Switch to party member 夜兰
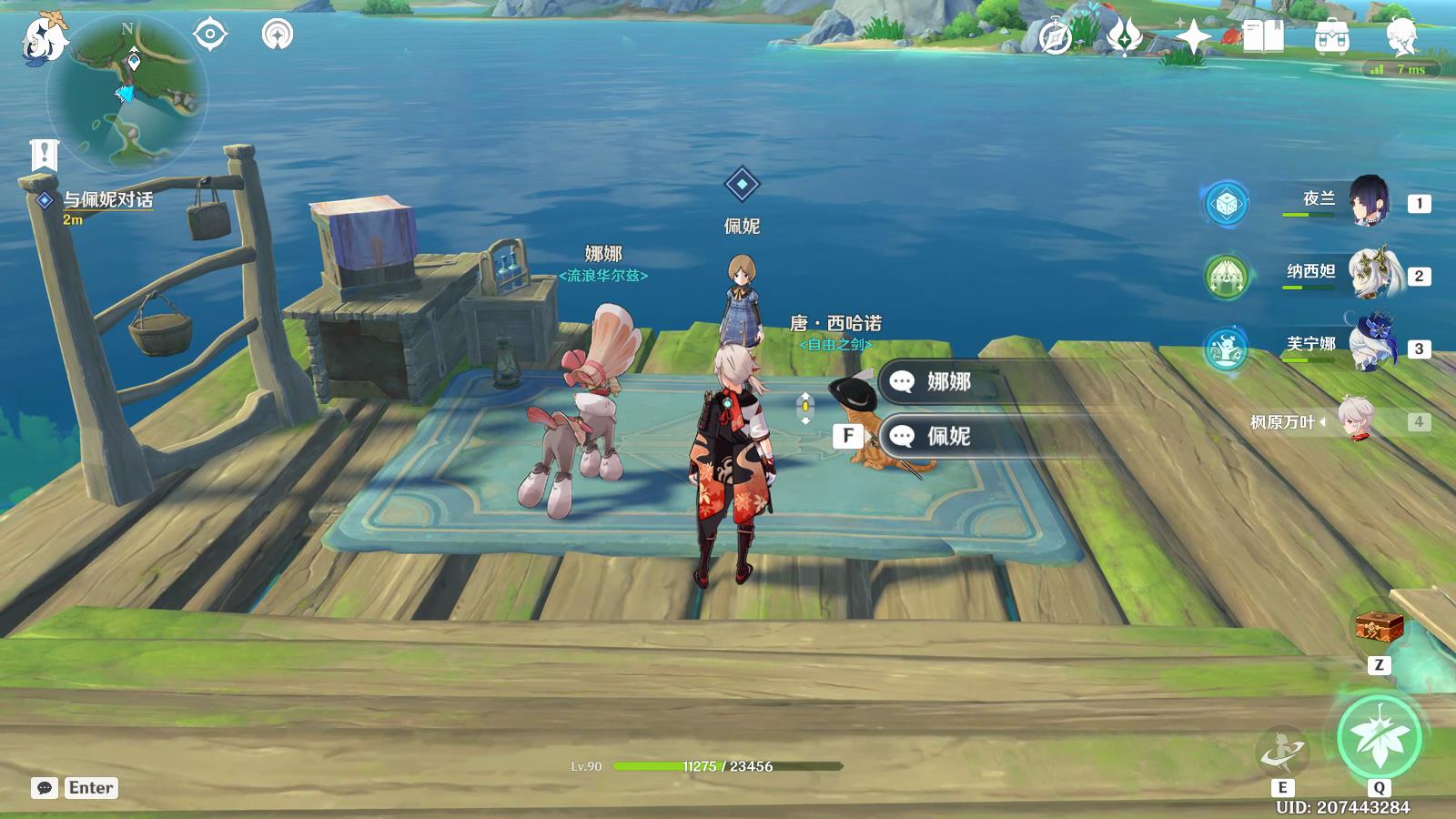Image resolution: width=1456 pixels, height=819 pixels. pos(1365,201)
